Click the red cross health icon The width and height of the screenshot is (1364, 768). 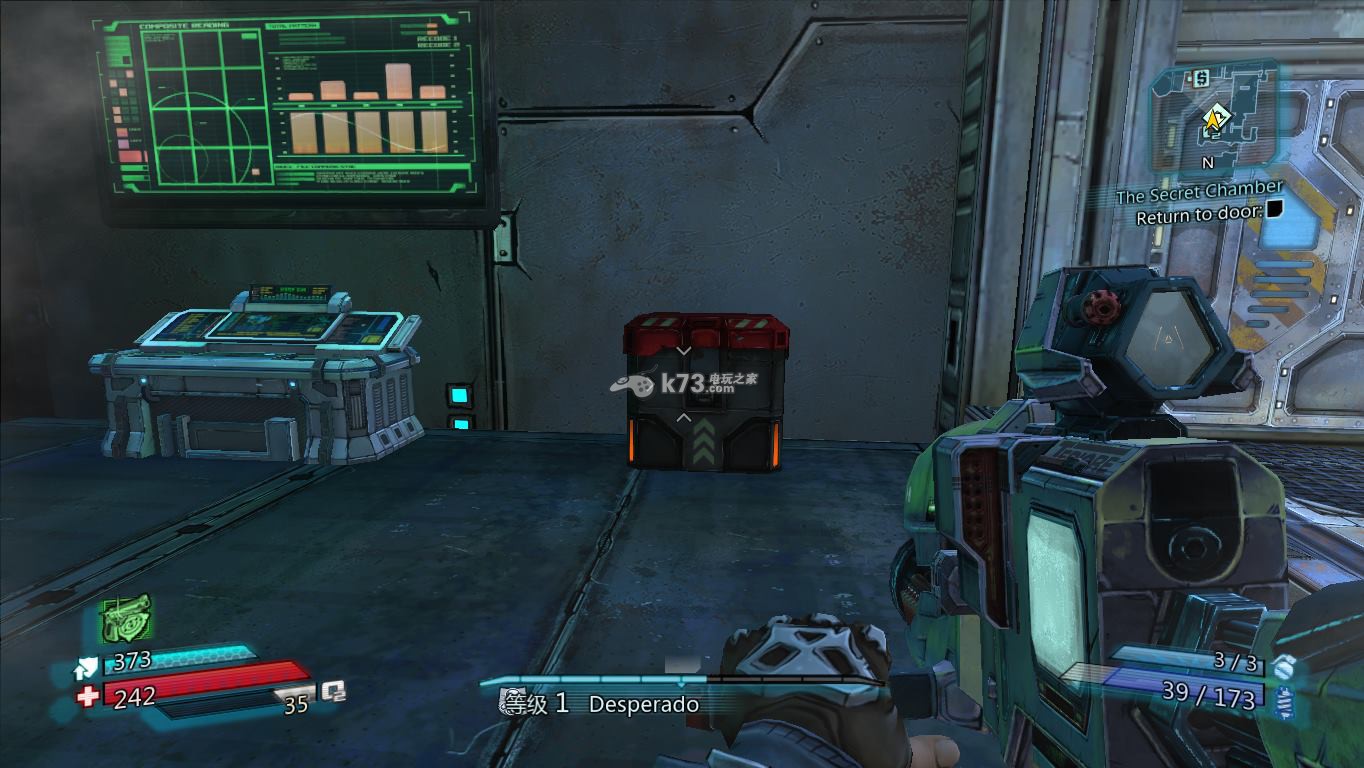[88, 696]
